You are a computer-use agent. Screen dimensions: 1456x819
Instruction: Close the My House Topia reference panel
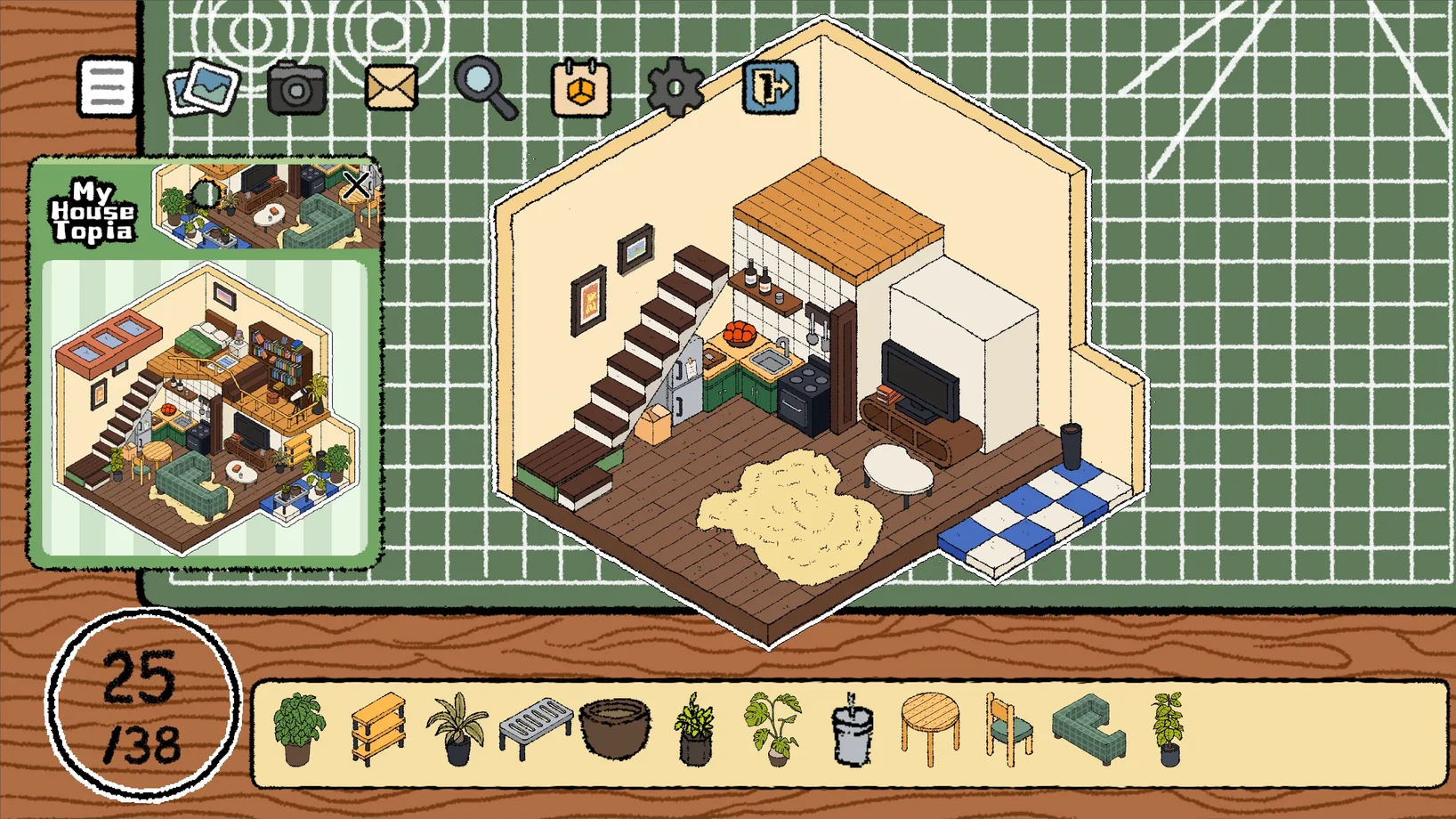tap(356, 185)
